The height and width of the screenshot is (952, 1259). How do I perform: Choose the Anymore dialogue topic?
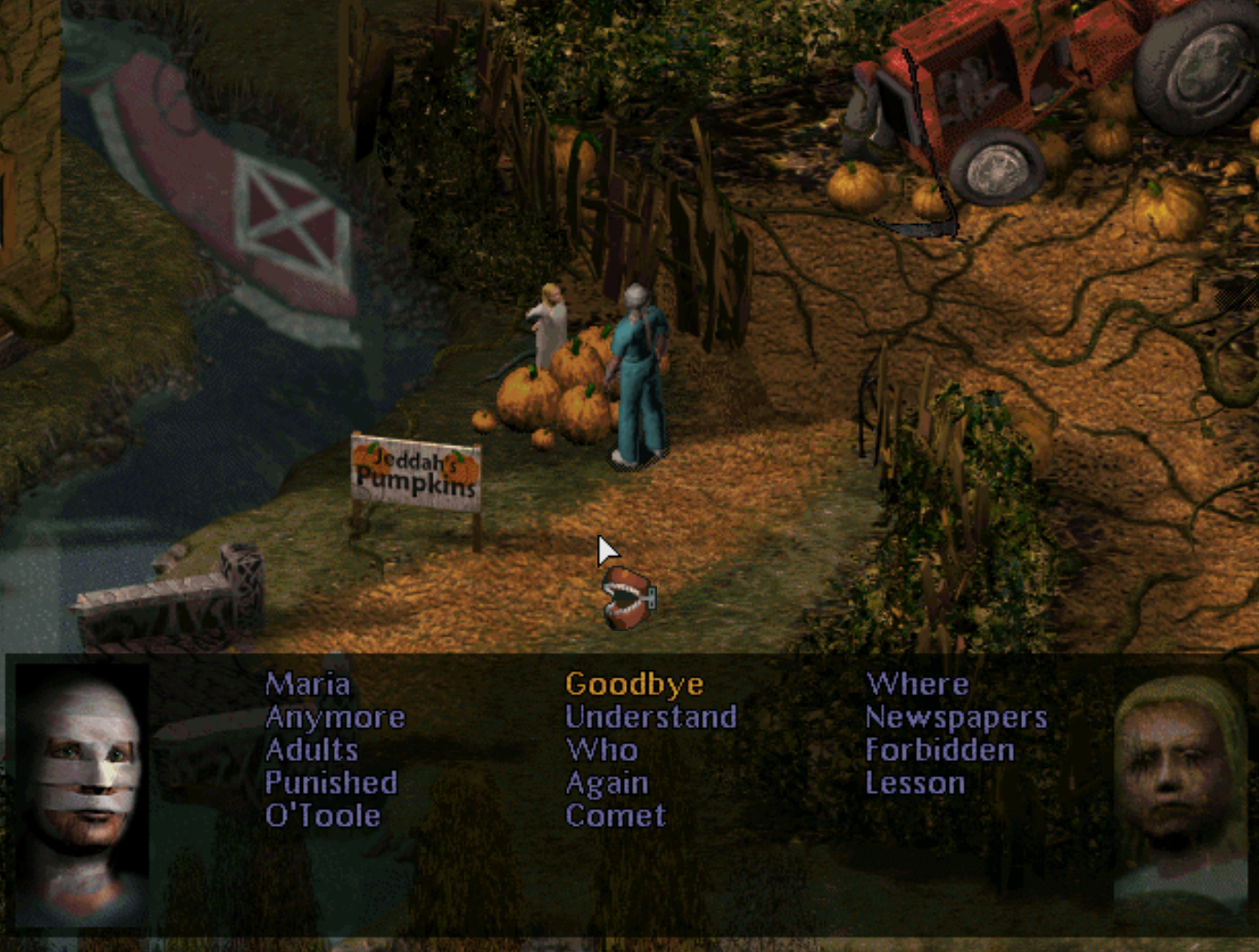335,717
